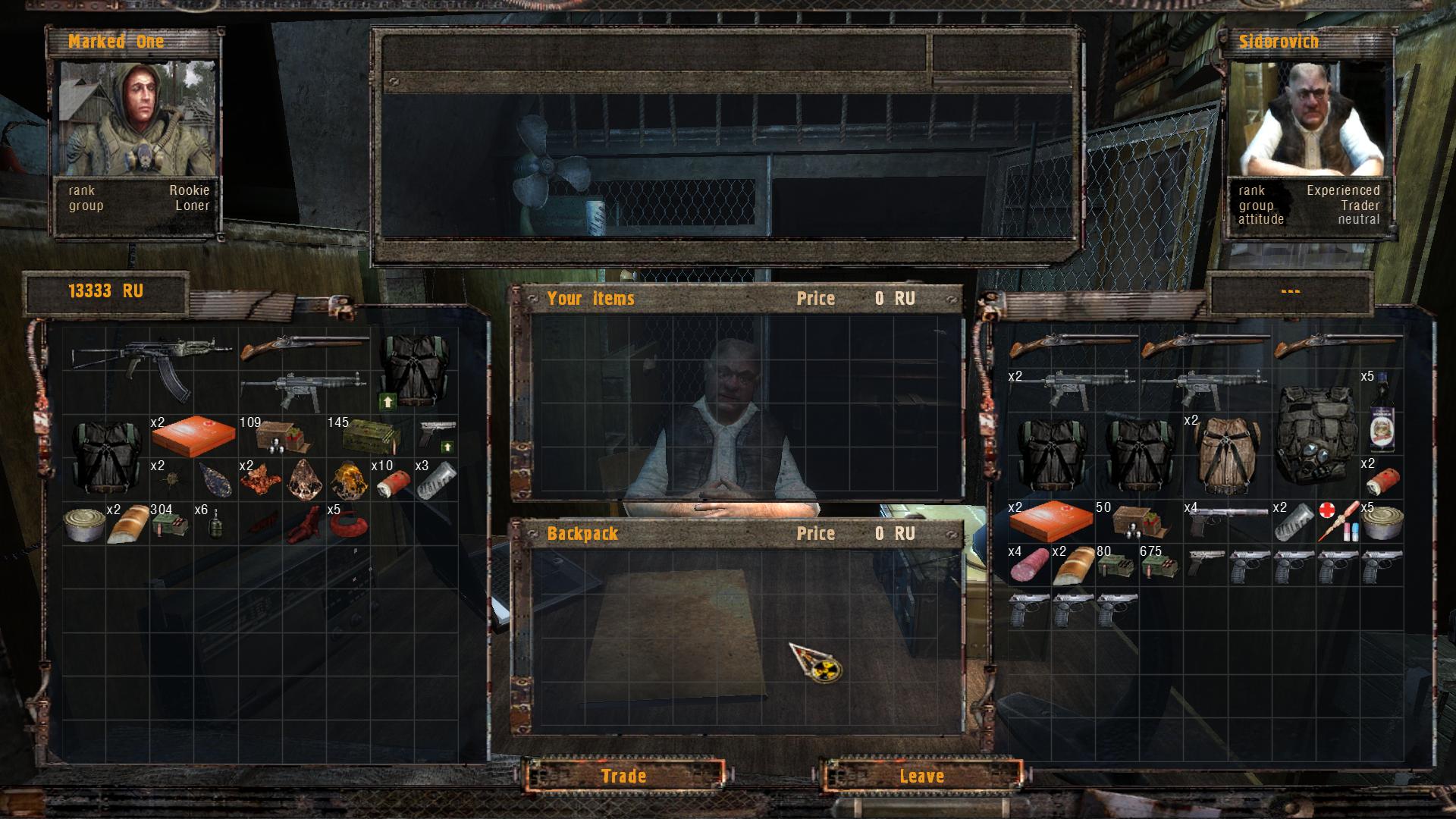Select Sidorovich's x5 canned food stack
The height and width of the screenshot is (819, 1456).
(1382, 522)
